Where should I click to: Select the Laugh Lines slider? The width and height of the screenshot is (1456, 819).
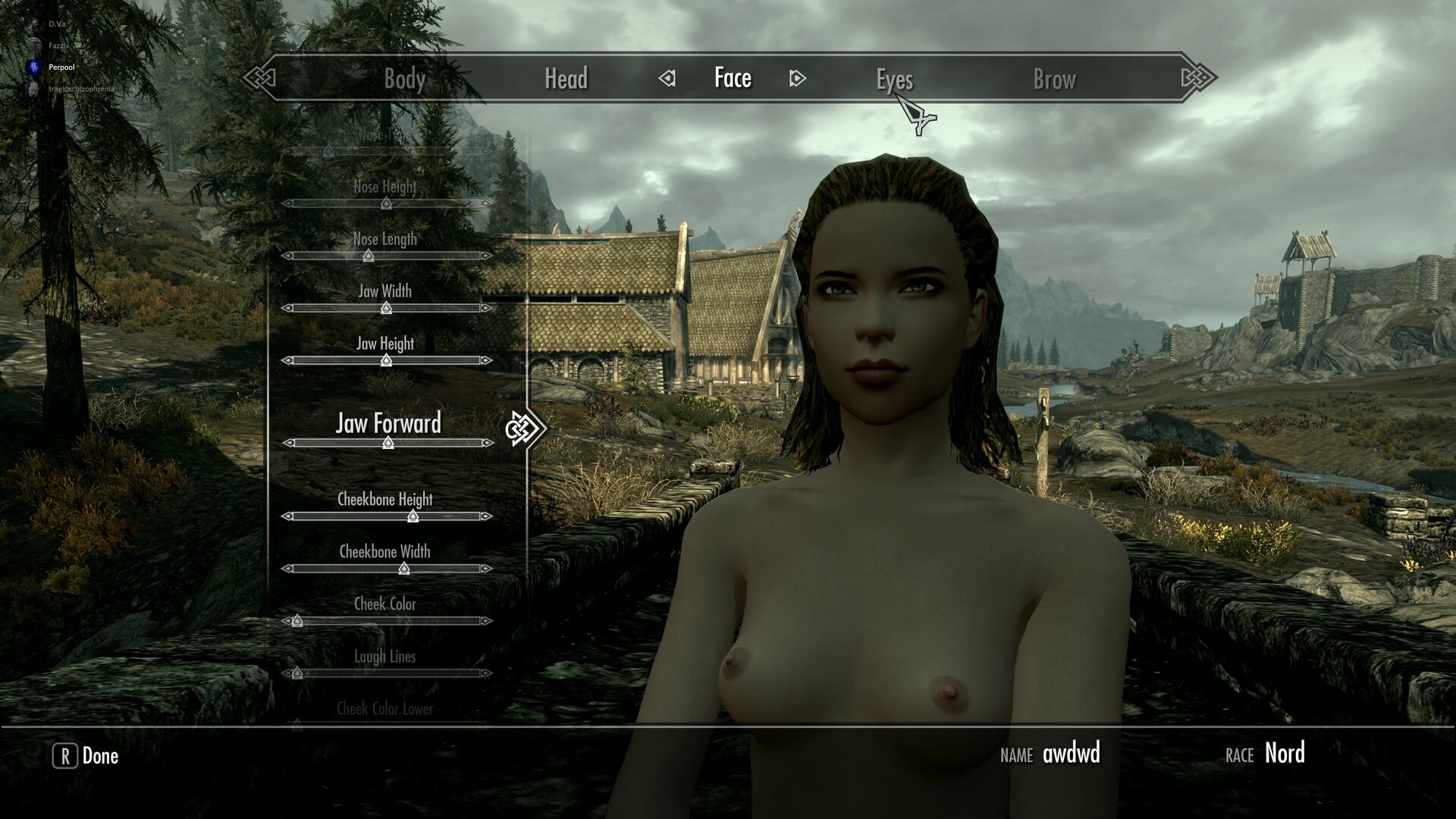point(297,673)
